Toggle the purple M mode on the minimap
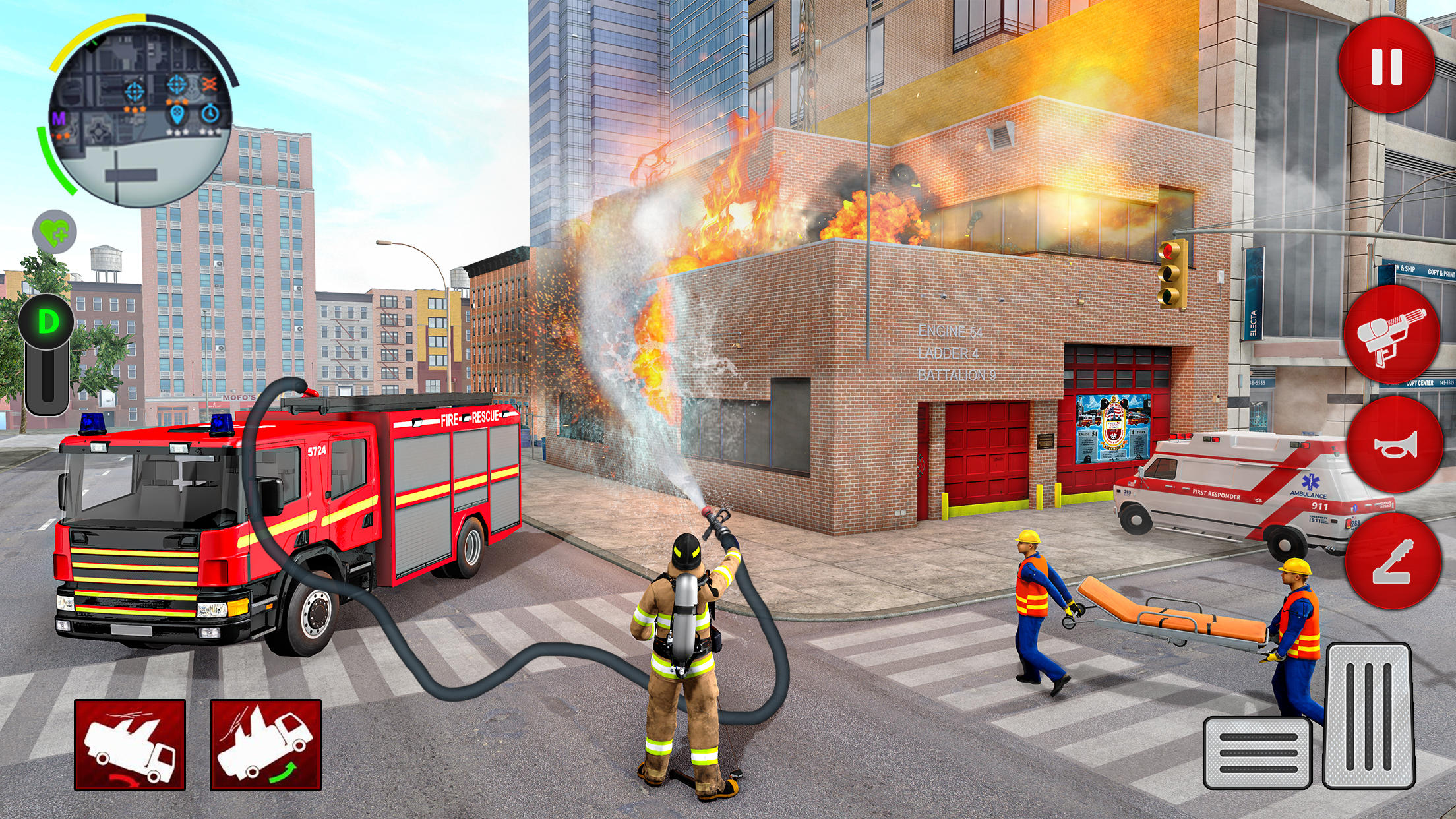 60,119
